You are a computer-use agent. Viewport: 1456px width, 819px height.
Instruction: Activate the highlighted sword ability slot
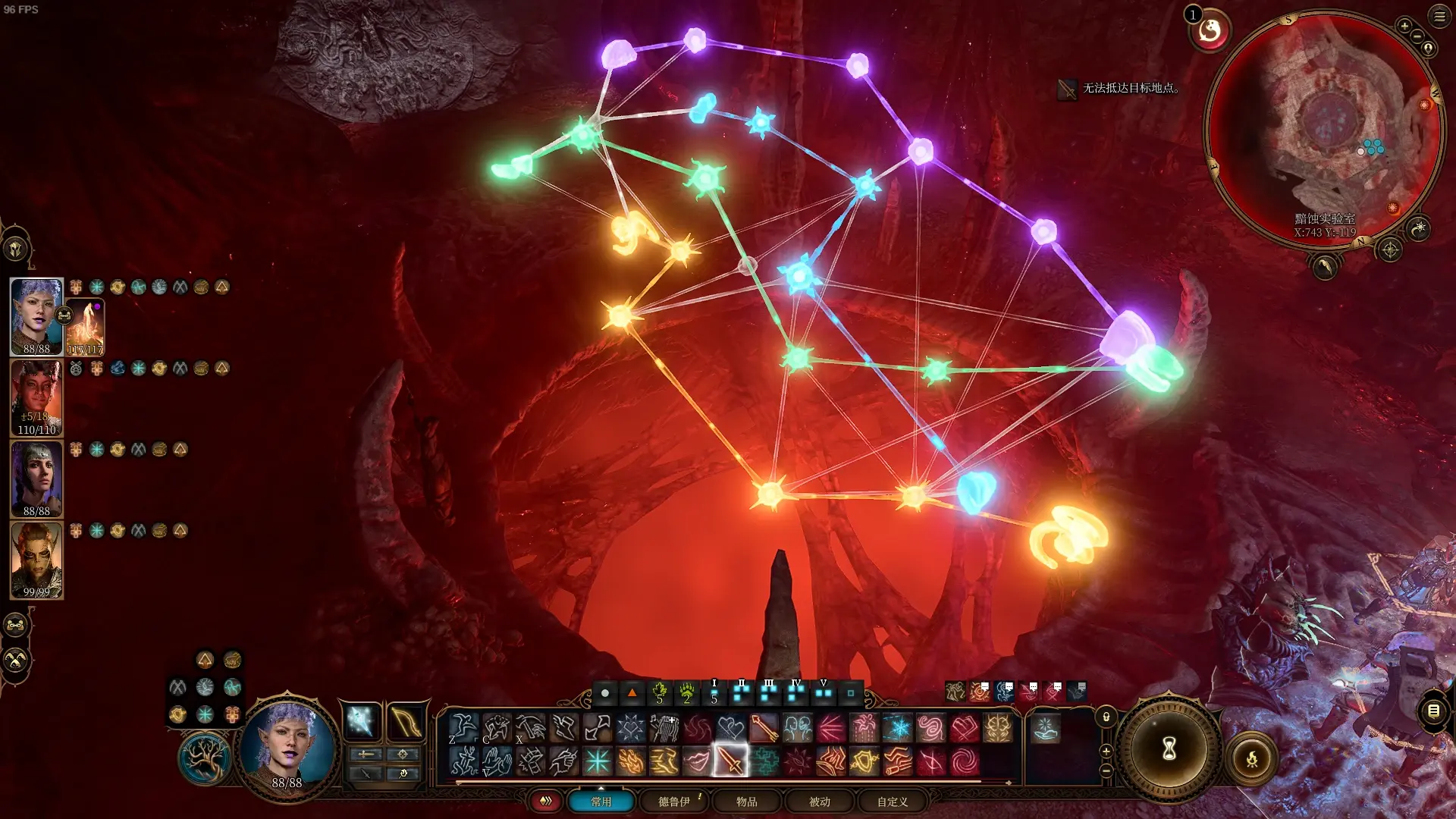pyautogui.click(x=730, y=761)
